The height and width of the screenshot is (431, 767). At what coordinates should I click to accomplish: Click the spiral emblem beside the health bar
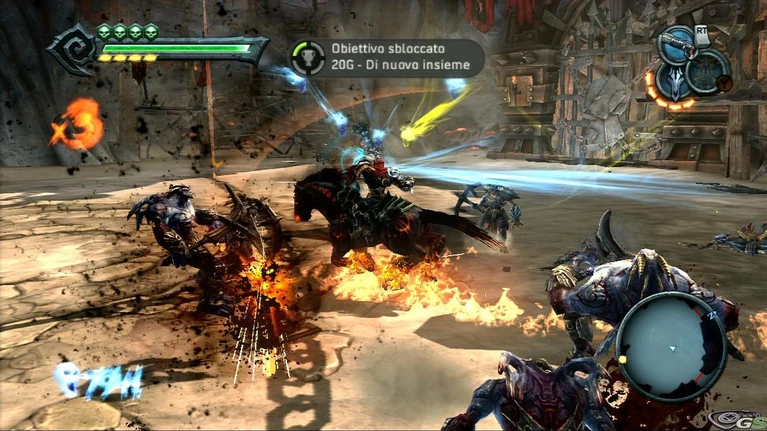pyautogui.click(x=71, y=49)
